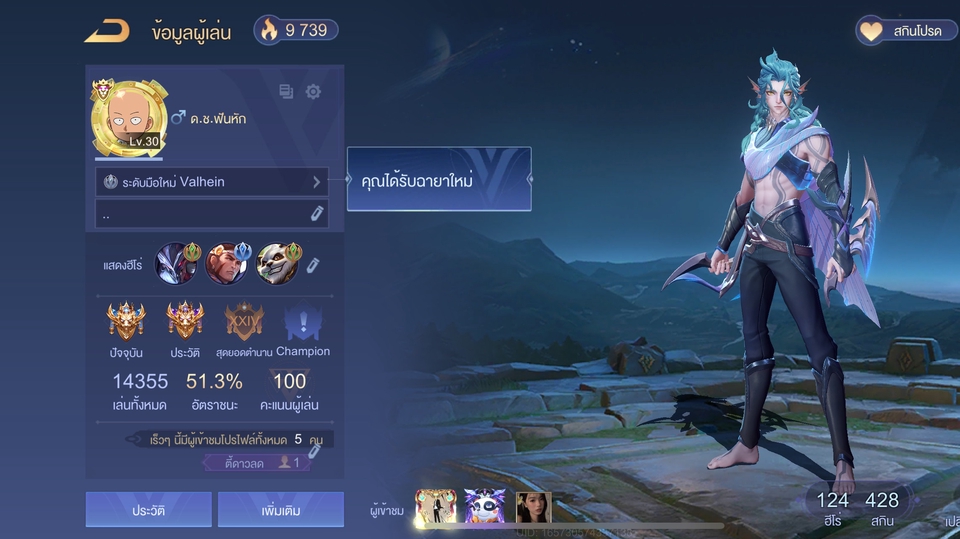This screenshot has height=539, width=960.
Task: Open profile settings gear icon
Action: 313,92
